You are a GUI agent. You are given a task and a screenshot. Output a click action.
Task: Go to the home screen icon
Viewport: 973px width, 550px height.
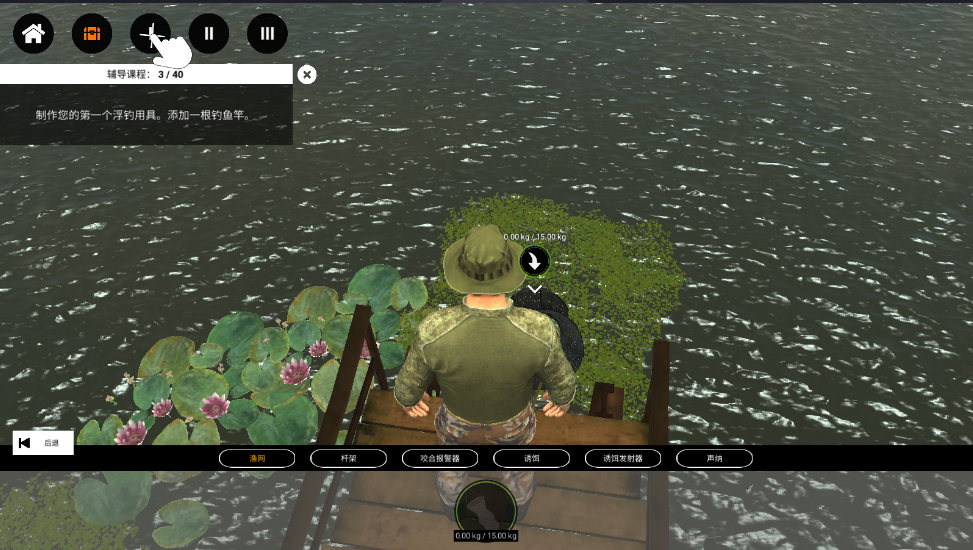pyautogui.click(x=33, y=34)
